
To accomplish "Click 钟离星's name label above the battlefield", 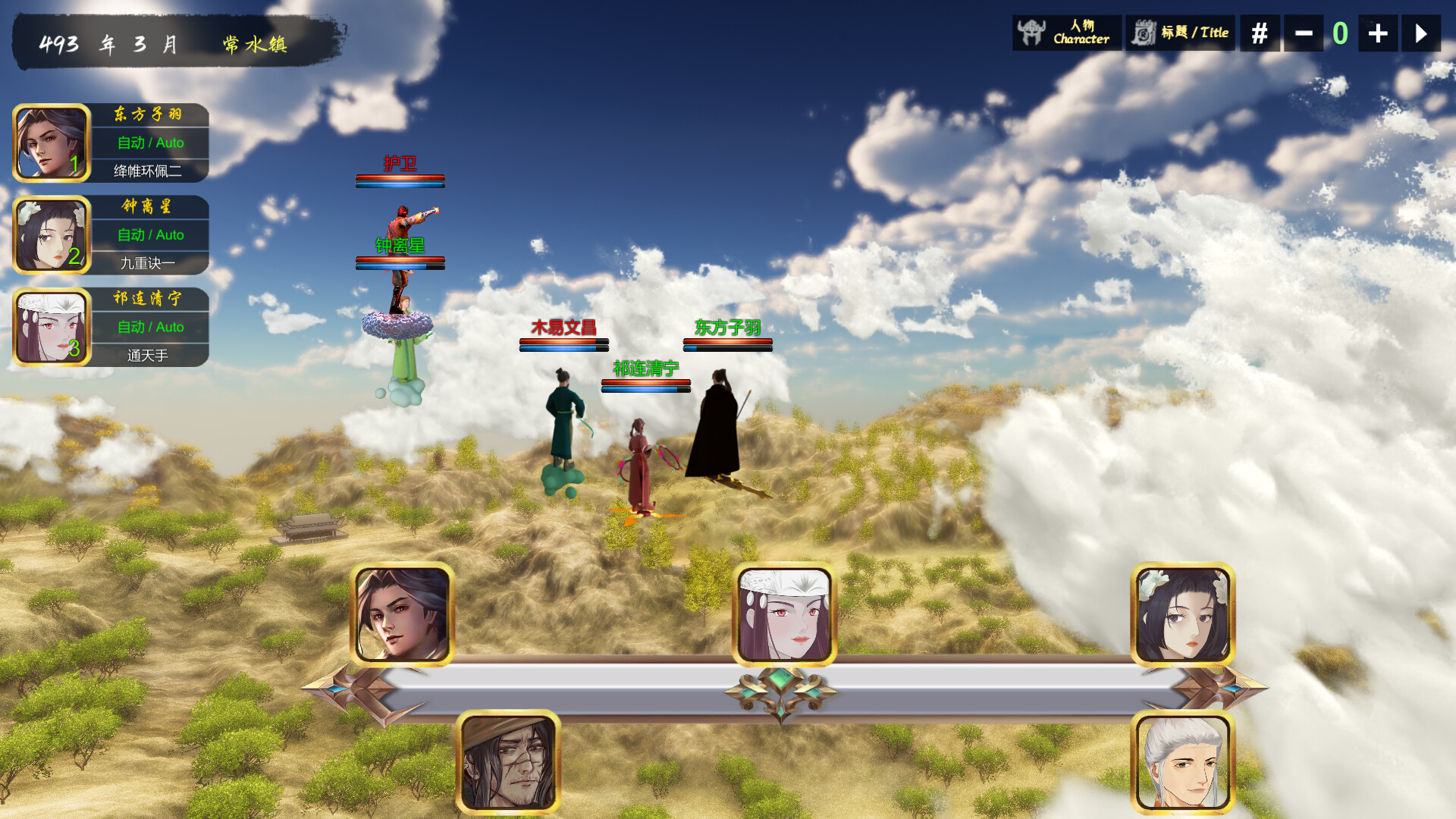I will tap(400, 245).
